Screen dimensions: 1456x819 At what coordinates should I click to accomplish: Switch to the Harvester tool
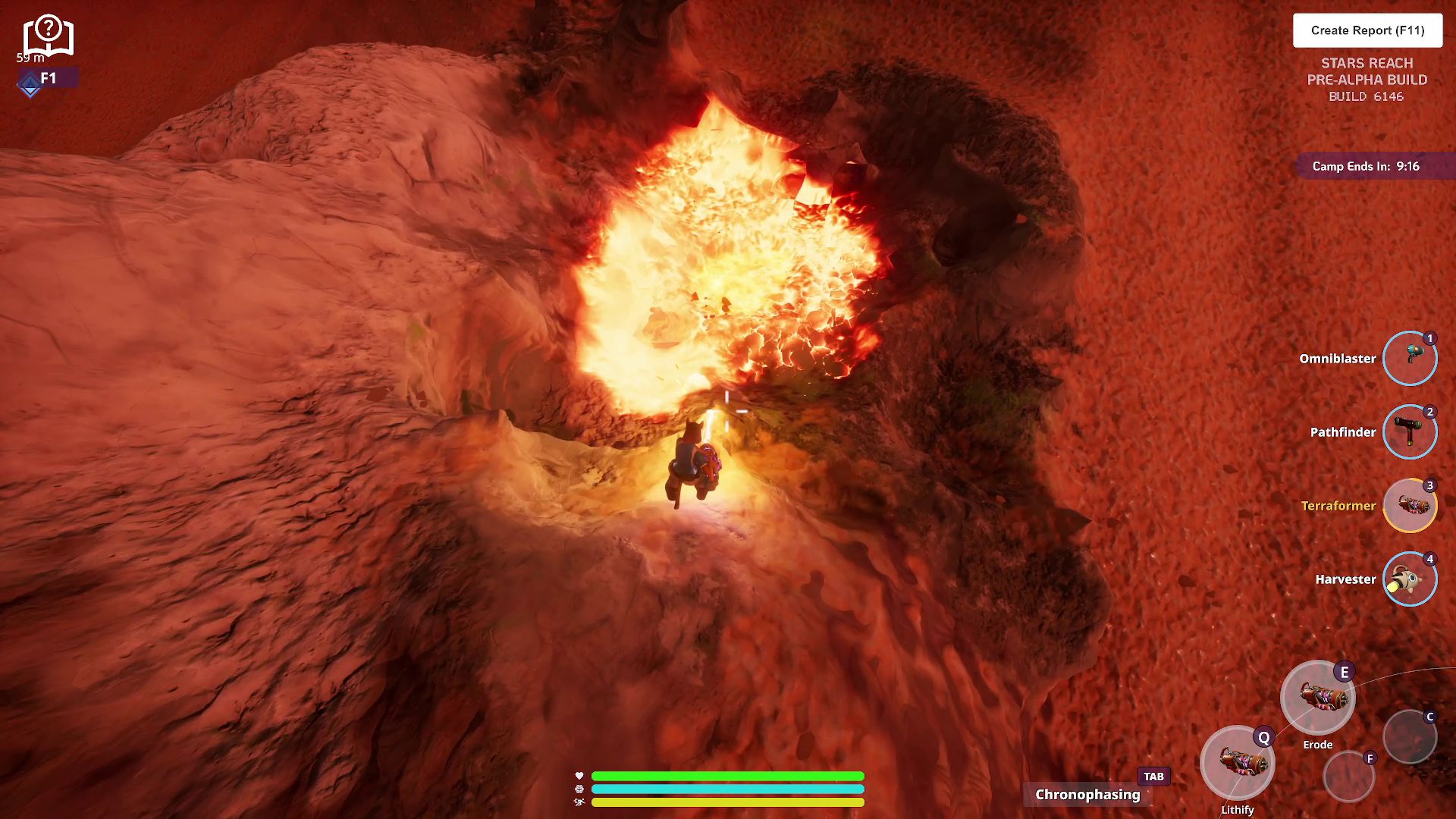pos(1409,579)
